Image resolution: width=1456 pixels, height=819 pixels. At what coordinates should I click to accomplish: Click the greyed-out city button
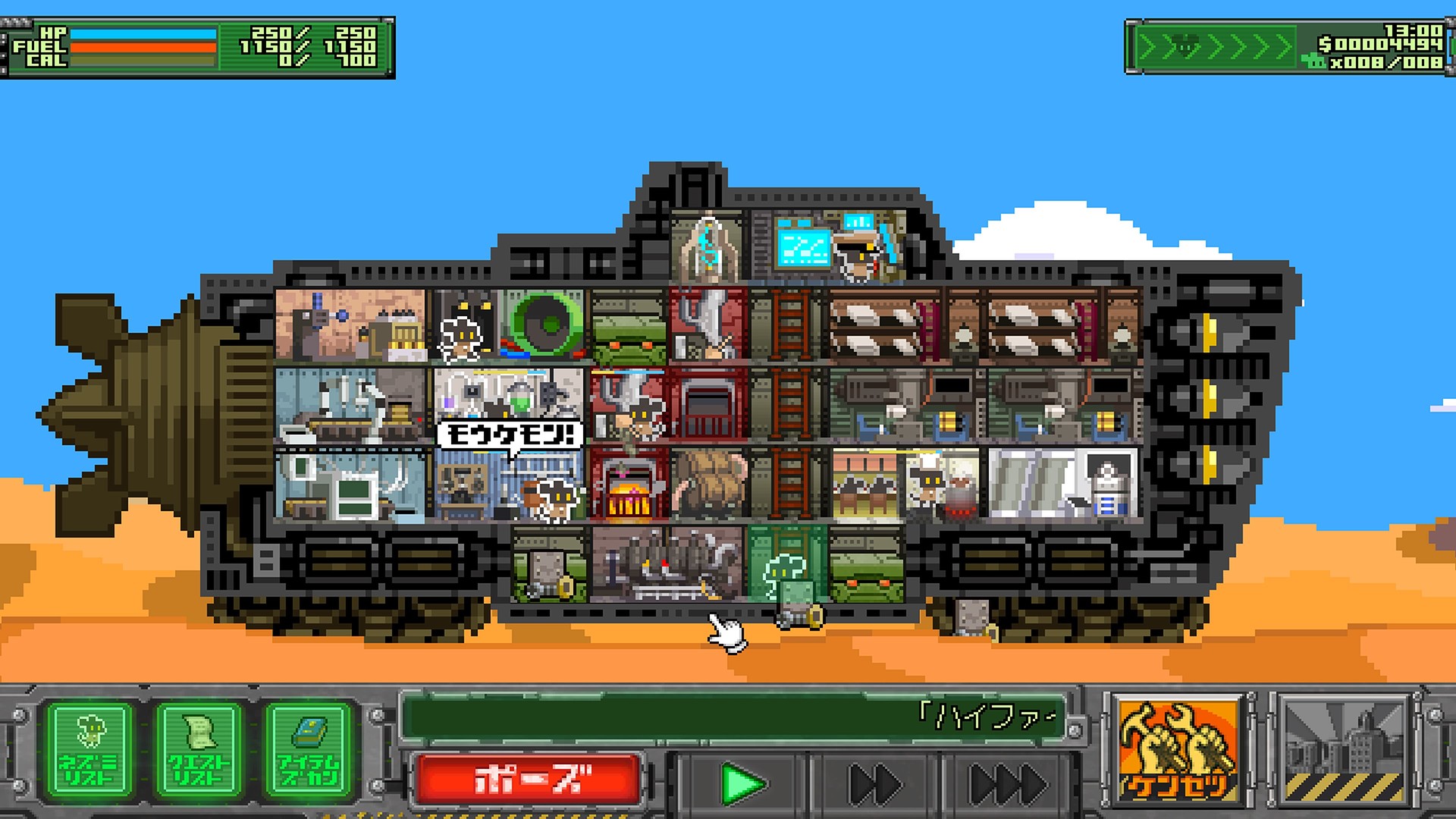pos(1343,751)
